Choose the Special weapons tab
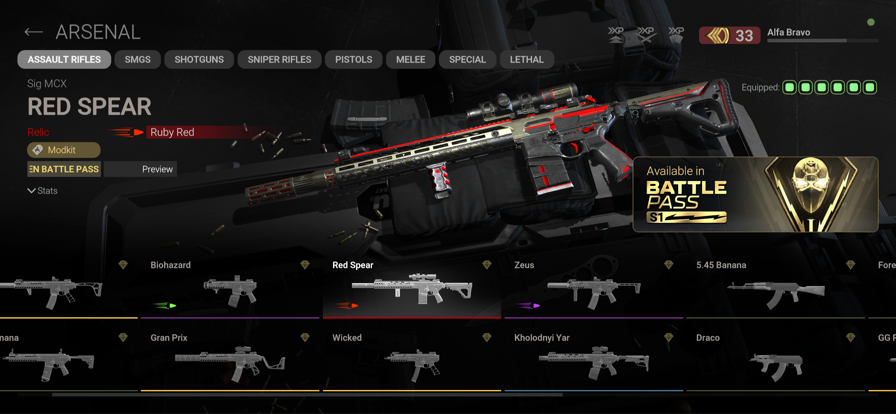Screen dimensions: 896x414 pos(467,60)
